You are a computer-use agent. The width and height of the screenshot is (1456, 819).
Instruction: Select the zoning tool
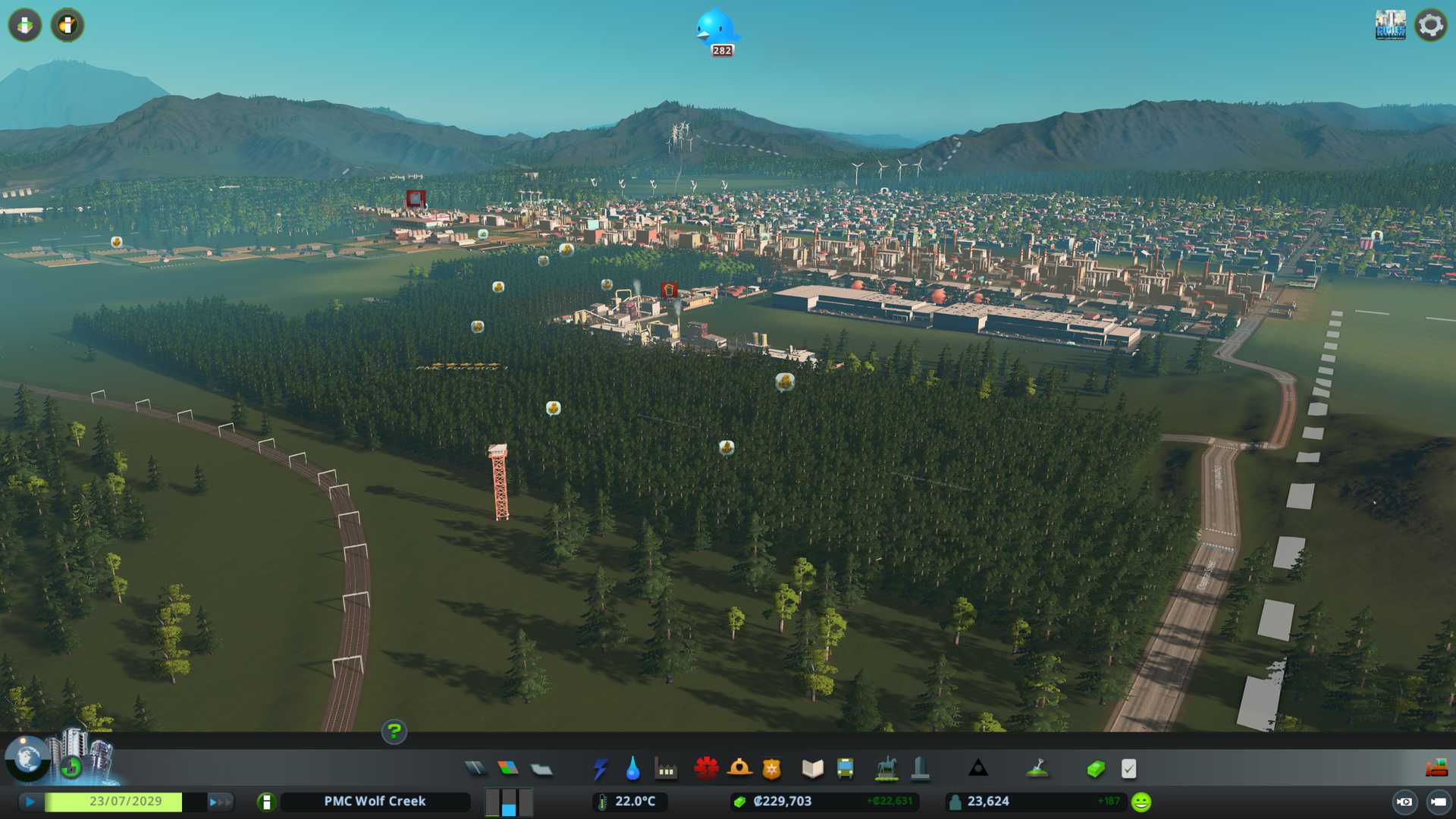(508, 769)
